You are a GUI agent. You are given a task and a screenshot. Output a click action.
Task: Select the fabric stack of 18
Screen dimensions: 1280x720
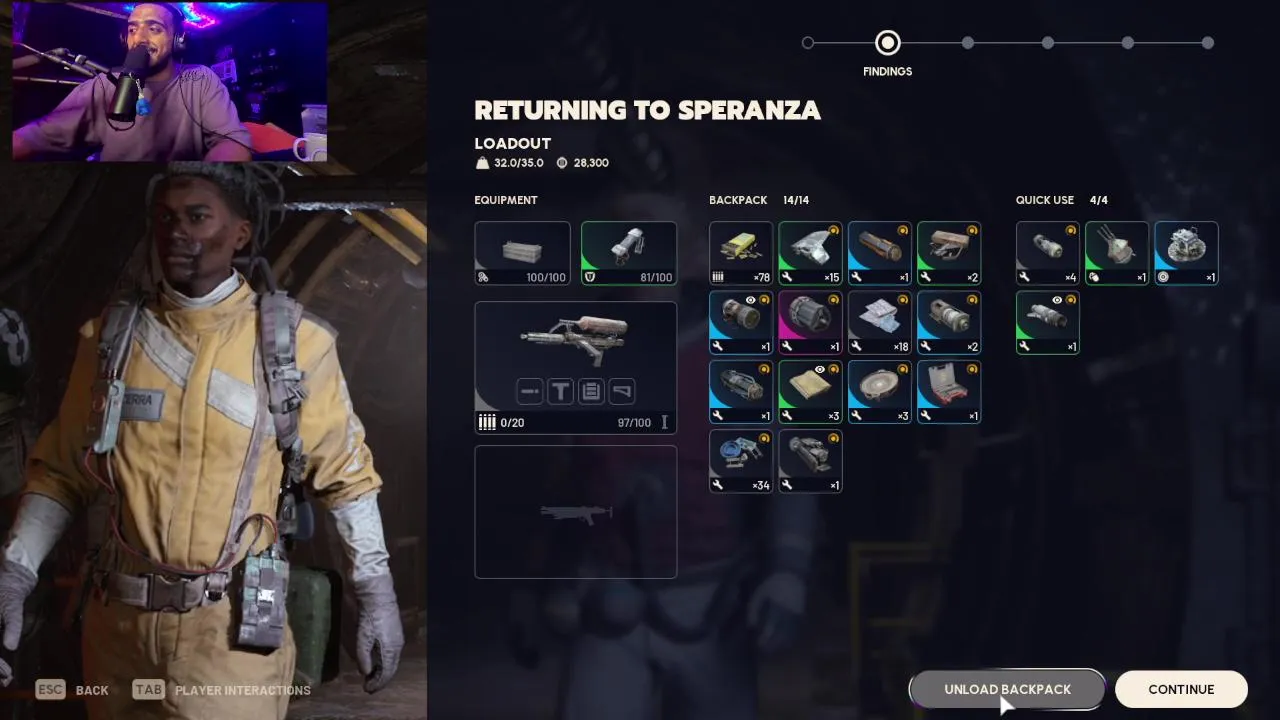879,322
